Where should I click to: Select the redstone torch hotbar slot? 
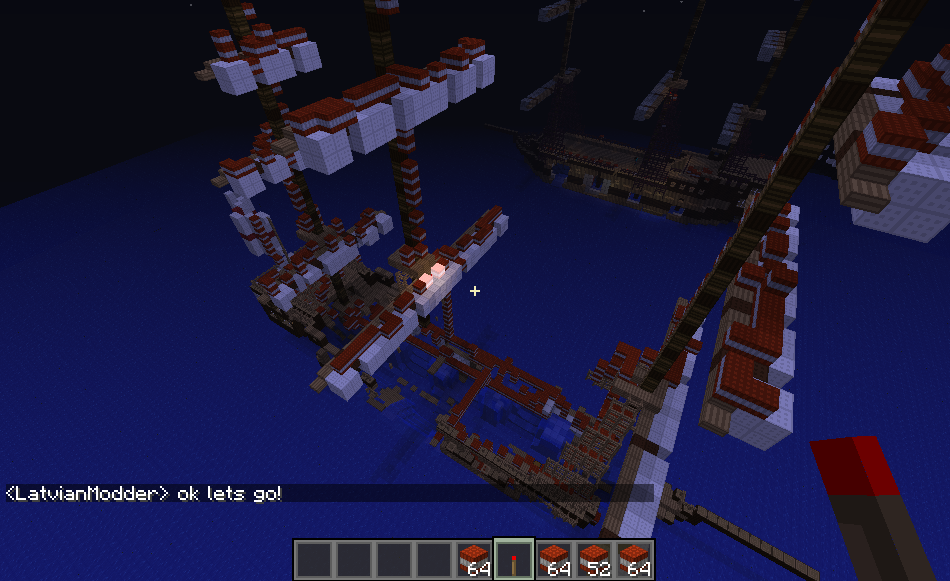click(x=514, y=560)
